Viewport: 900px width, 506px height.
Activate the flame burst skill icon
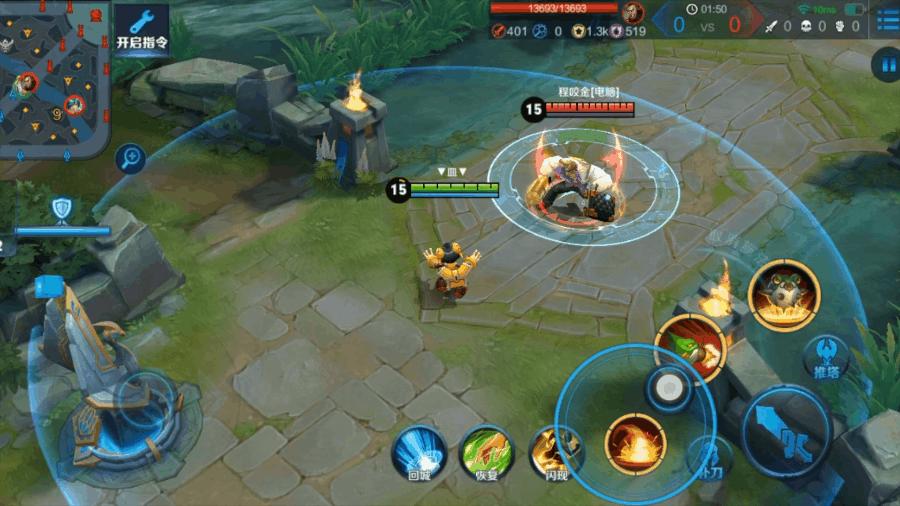point(635,442)
